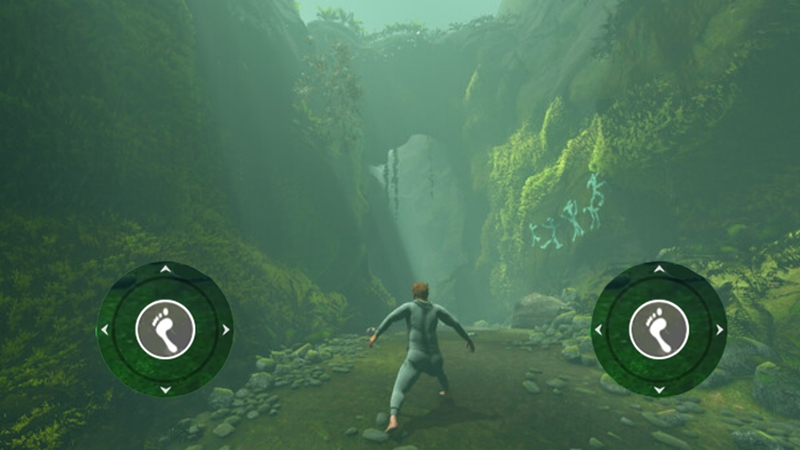This screenshot has height=450, width=800.
Task: Select the right arrow on the left joystick
Action: [226, 329]
